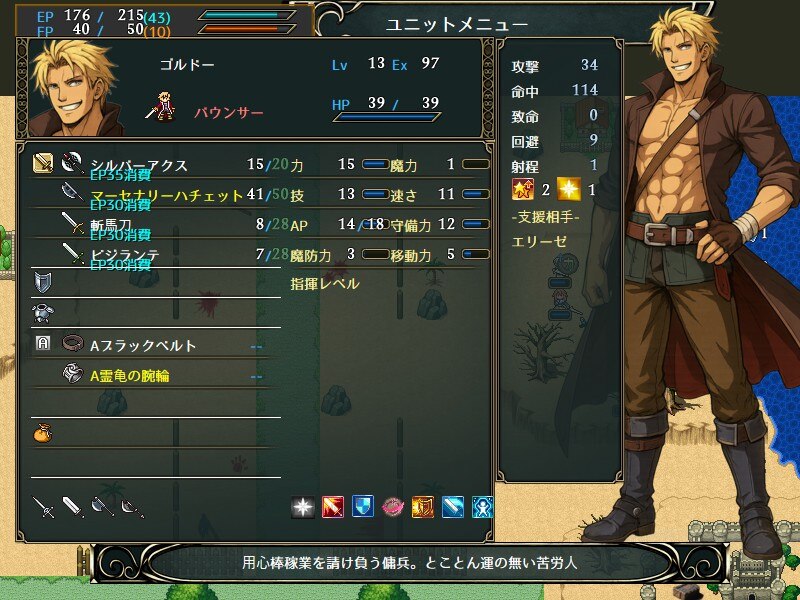Screen dimensions: 800x600
Task: Click the red star level-up icon
Action: 523,189
